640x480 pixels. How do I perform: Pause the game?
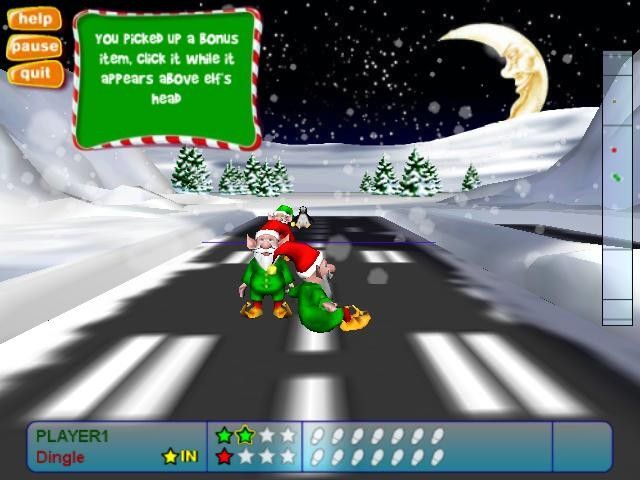pos(34,46)
